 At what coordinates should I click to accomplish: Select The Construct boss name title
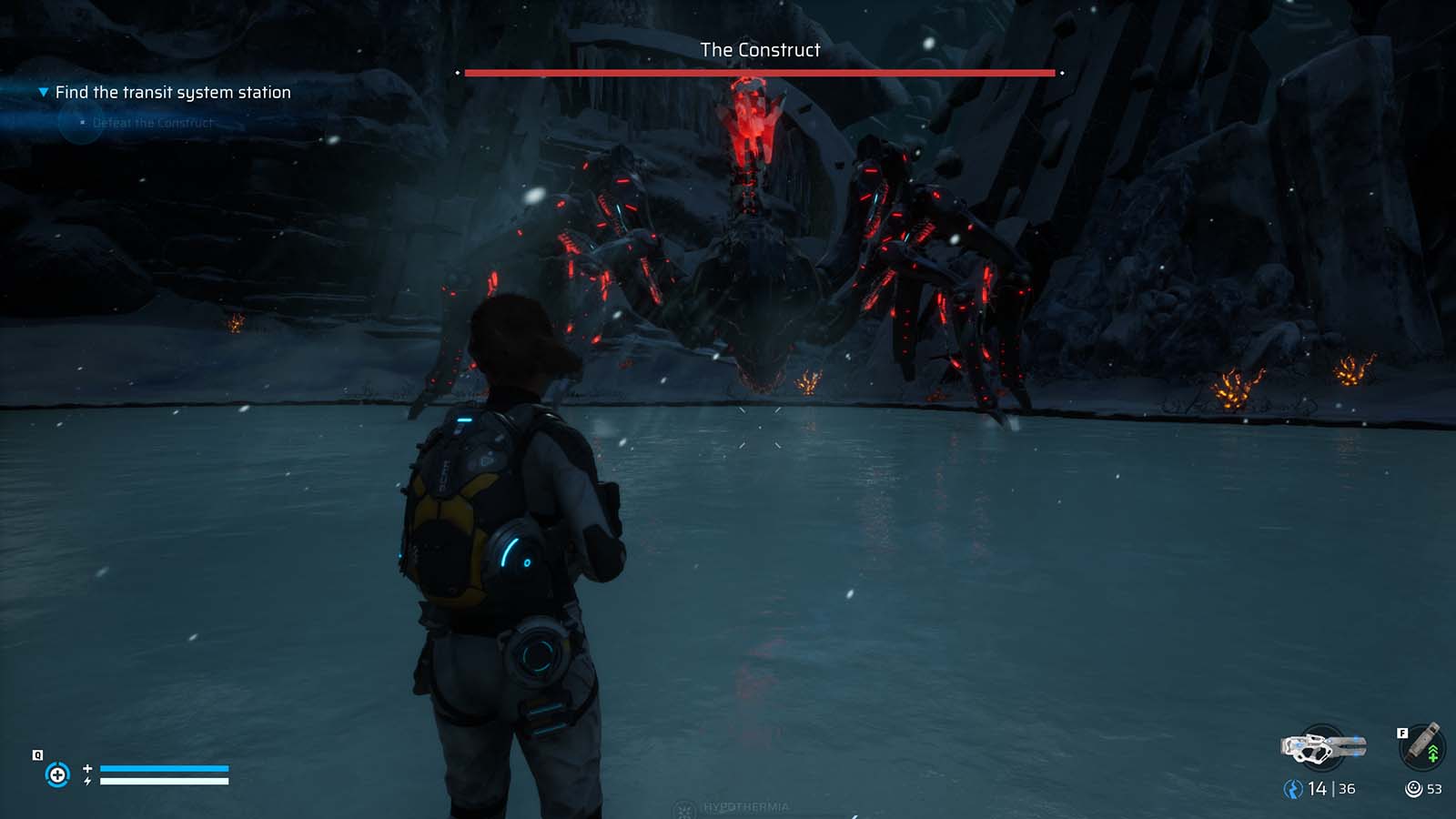760,51
